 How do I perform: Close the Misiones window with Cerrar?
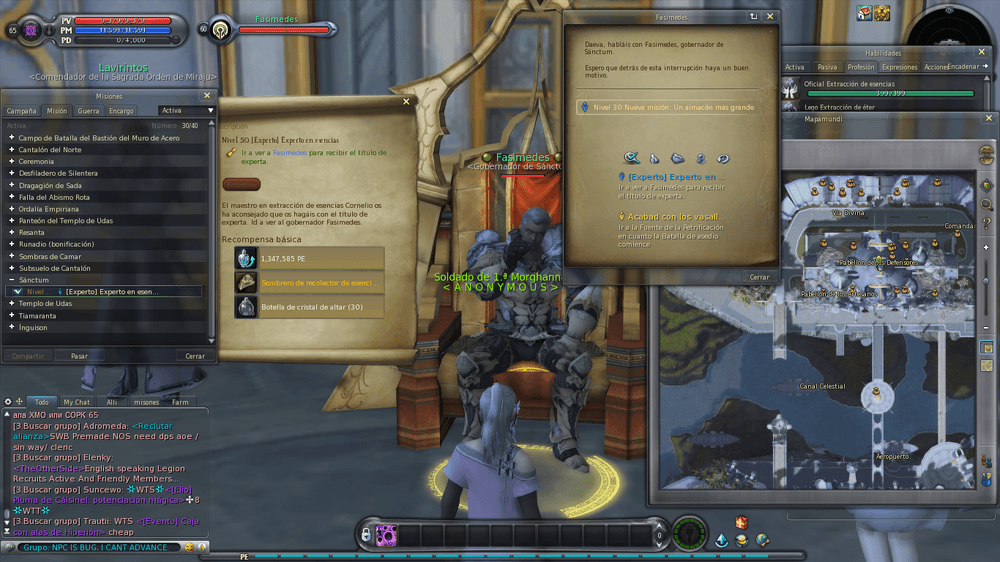click(x=194, y=355)
